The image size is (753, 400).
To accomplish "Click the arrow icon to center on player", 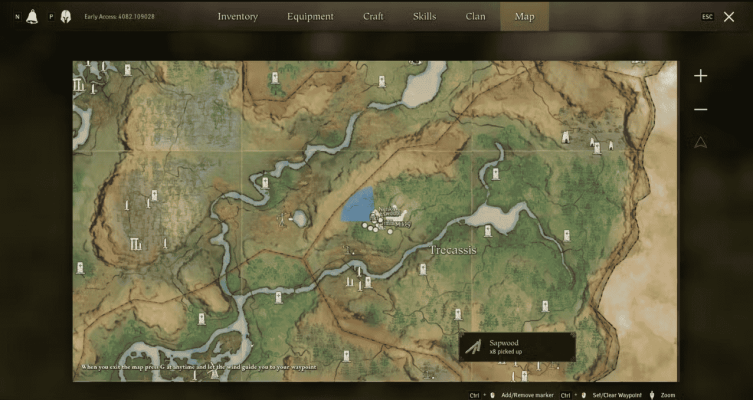I will tap(700, 142).
